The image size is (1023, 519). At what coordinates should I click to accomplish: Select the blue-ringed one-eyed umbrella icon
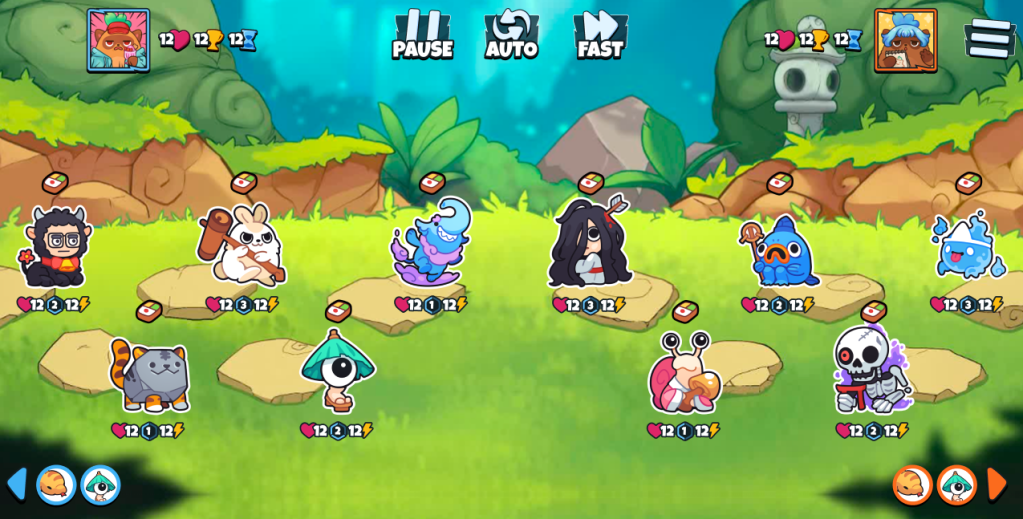(x=100, y=485)
